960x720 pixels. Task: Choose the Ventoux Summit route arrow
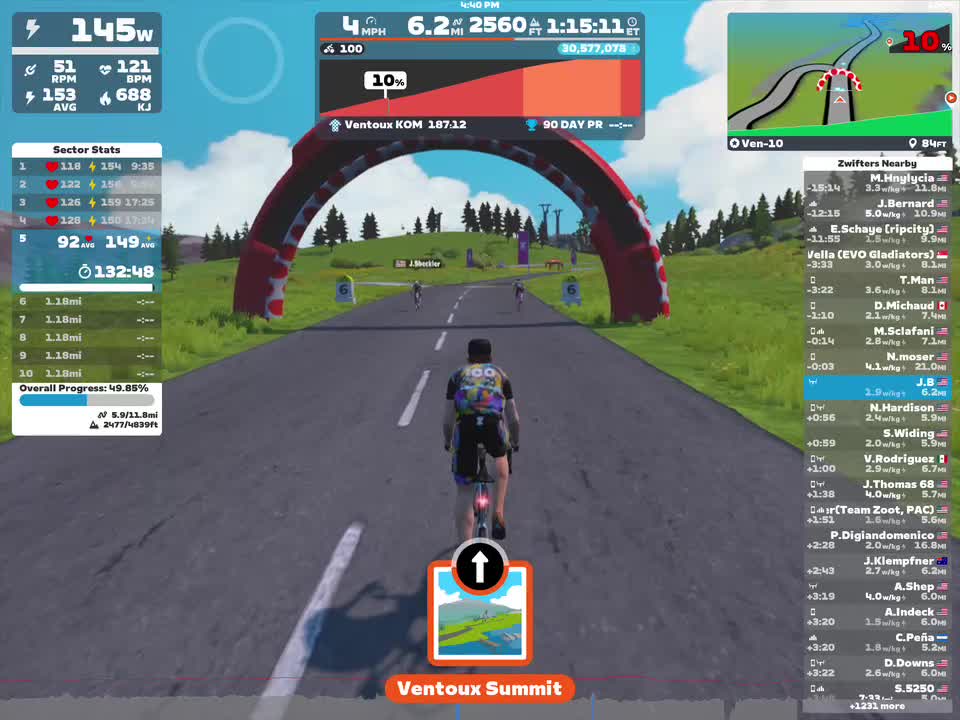click(480, 567)
